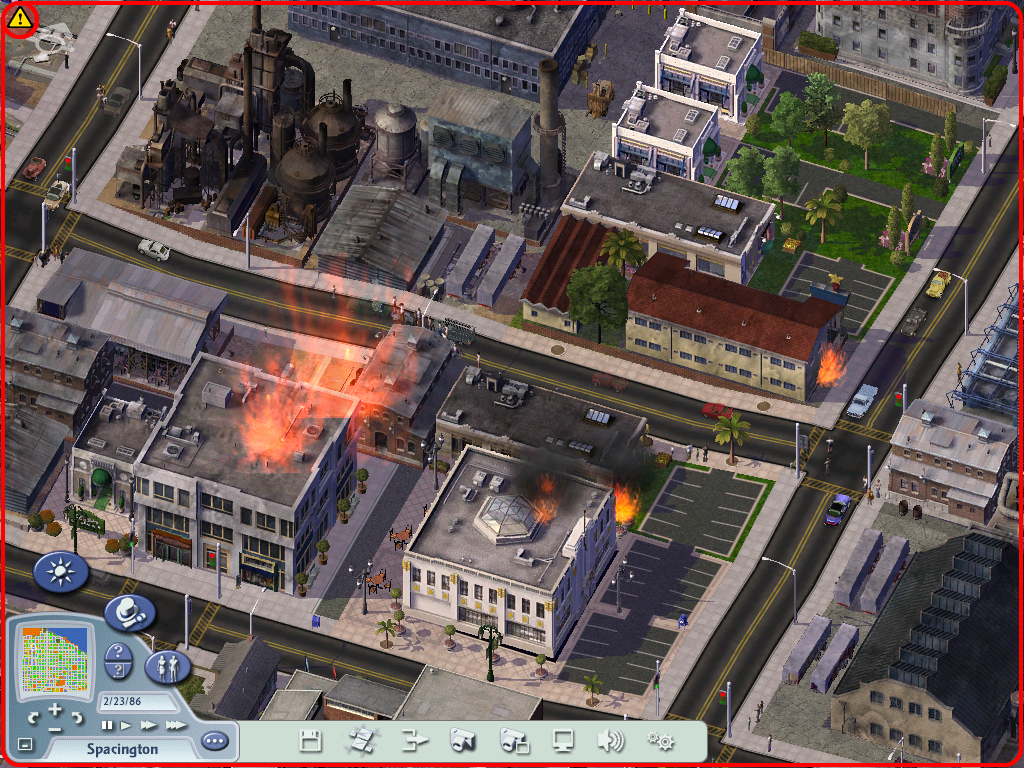Image resolution: width=1024 pixels, height=768 pixels.
Task: Switch to Mayor Mode top hat button
Action: pyautogui.click(x=129, y=612)
